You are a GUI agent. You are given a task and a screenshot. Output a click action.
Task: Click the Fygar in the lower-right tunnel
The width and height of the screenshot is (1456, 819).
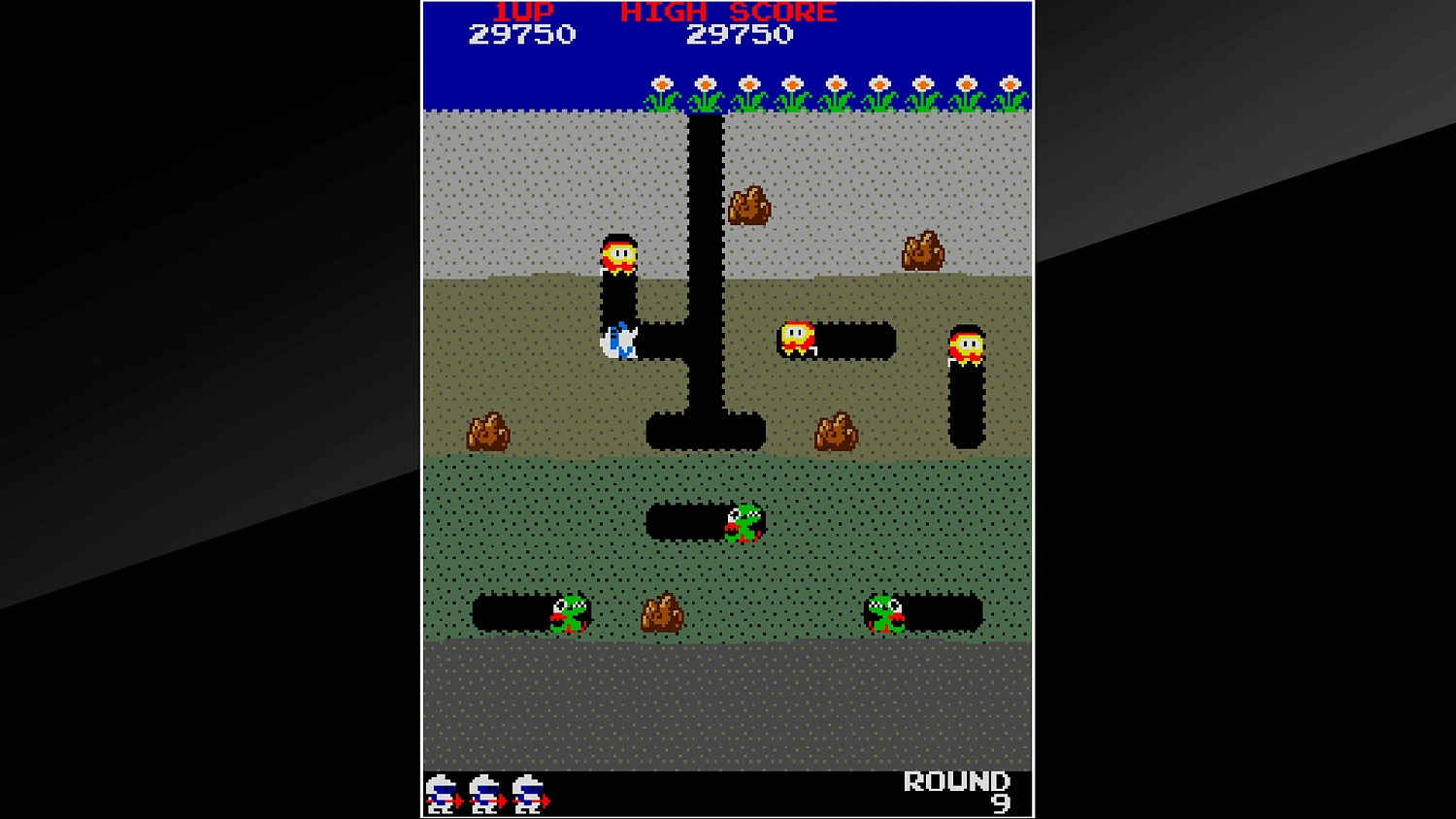tap(887, 614)
